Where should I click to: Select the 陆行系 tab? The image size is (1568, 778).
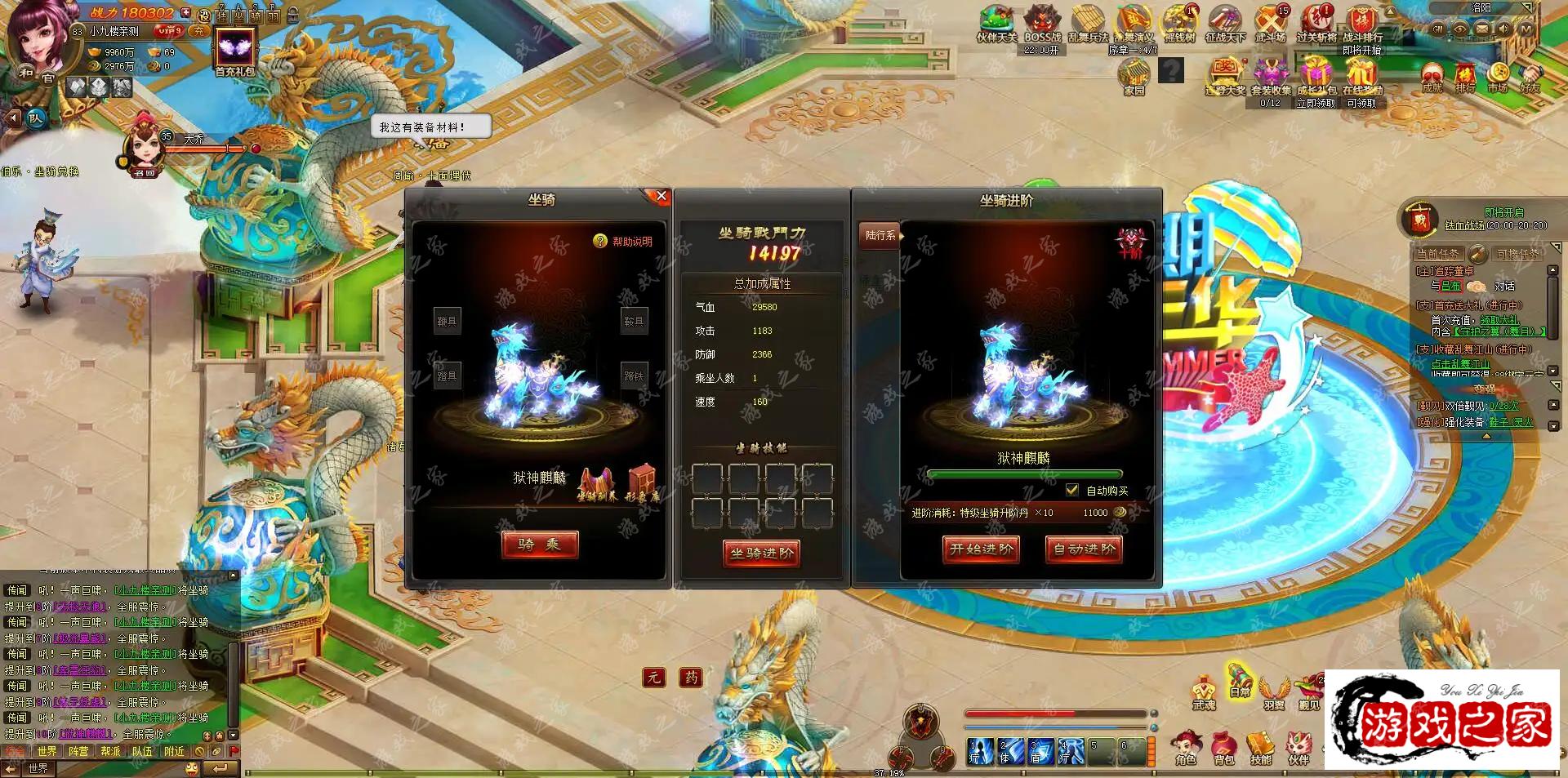880,235
